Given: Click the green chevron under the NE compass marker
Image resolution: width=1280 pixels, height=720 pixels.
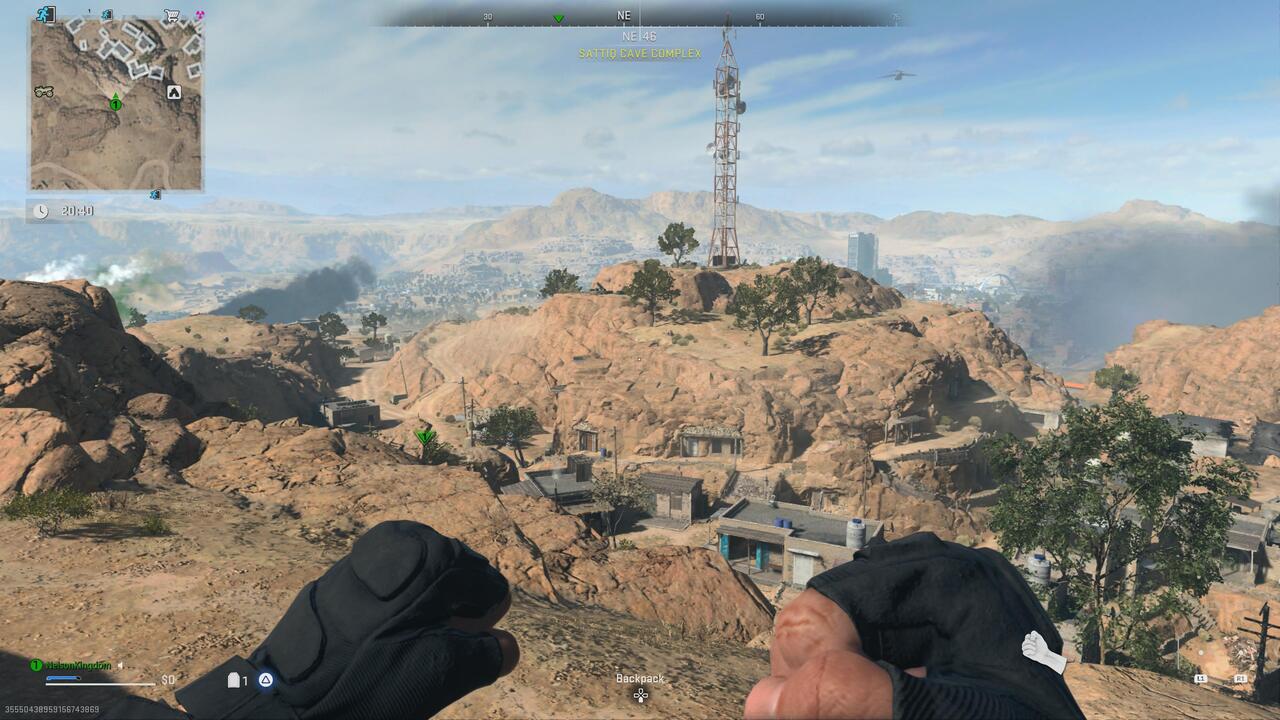Looking at the screenshot, I should coord(560,17).
